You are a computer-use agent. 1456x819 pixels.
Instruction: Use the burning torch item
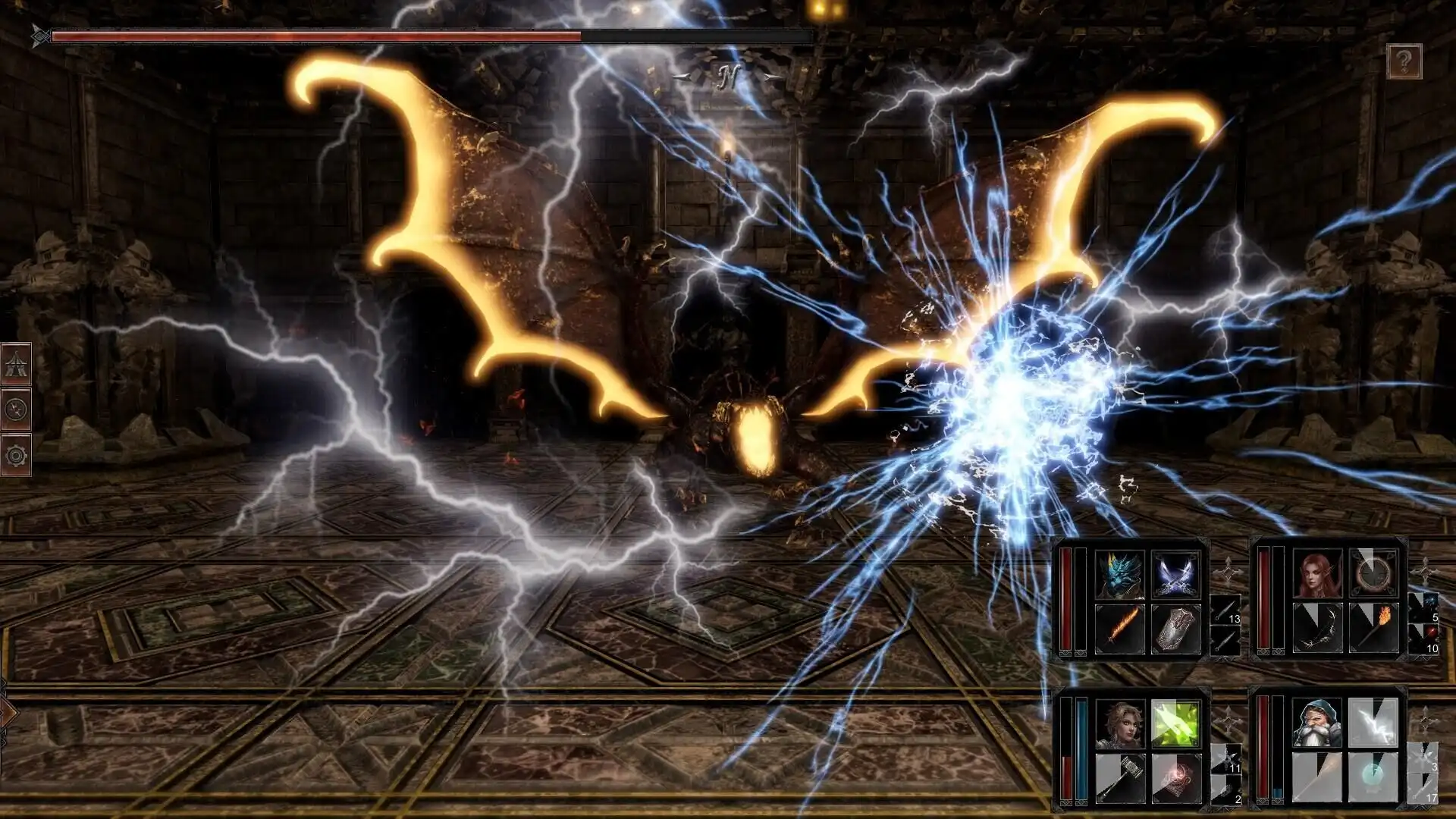(x=1373, y=627)
